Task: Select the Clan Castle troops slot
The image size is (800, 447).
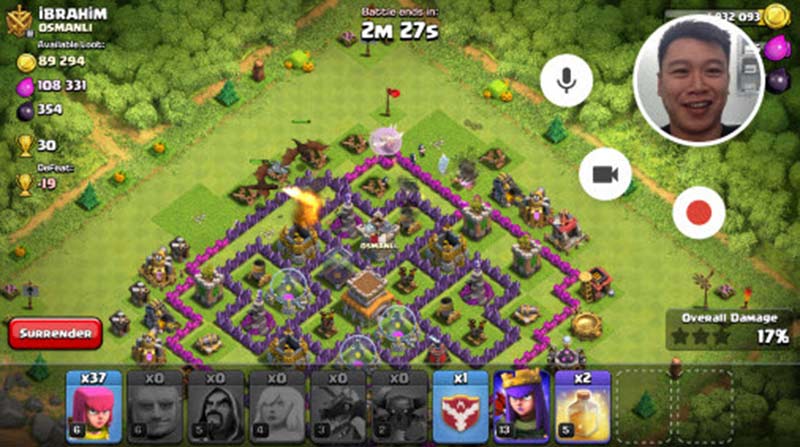Action: 460,406
